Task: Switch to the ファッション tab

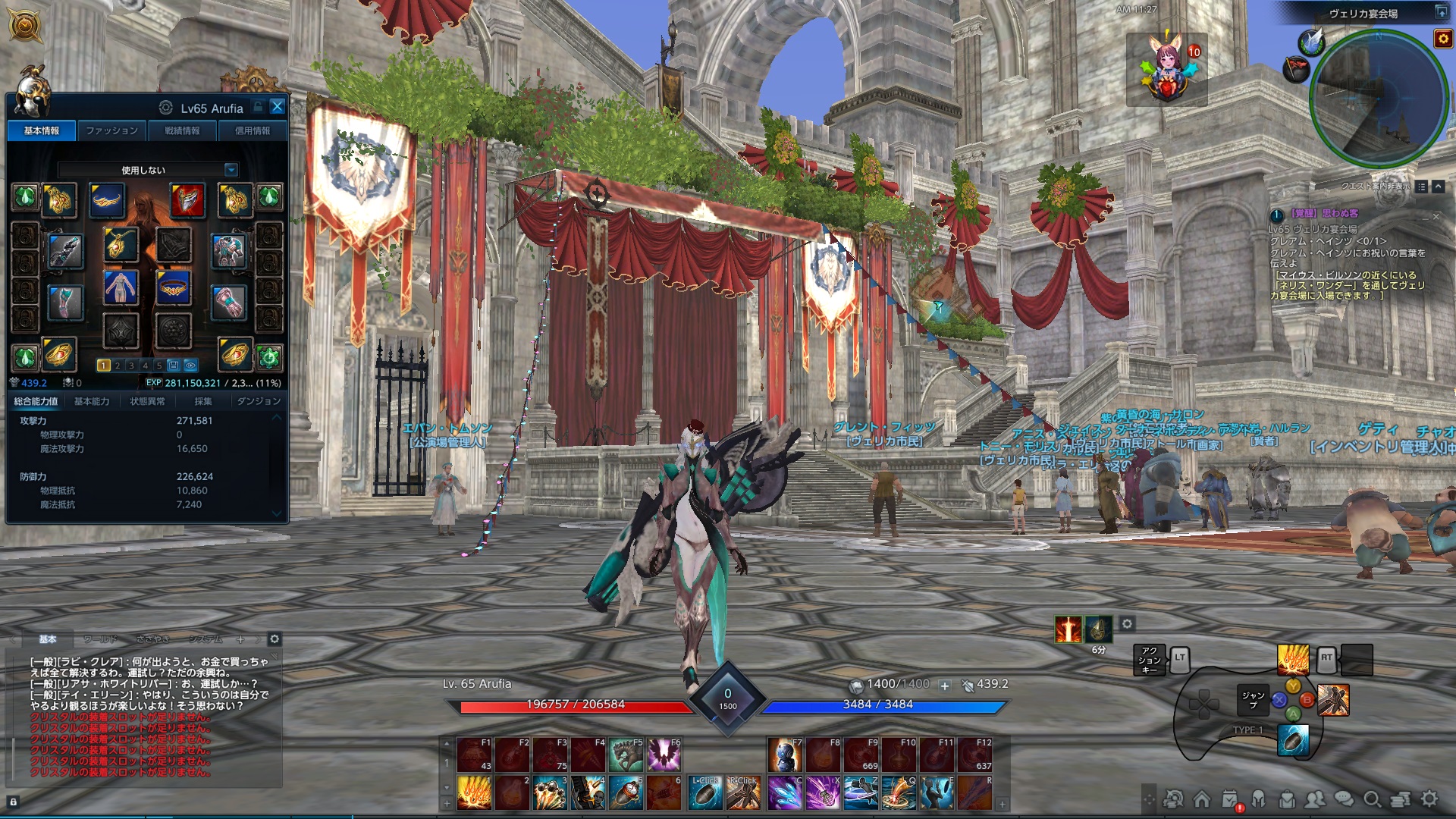Action: (112, 130)
